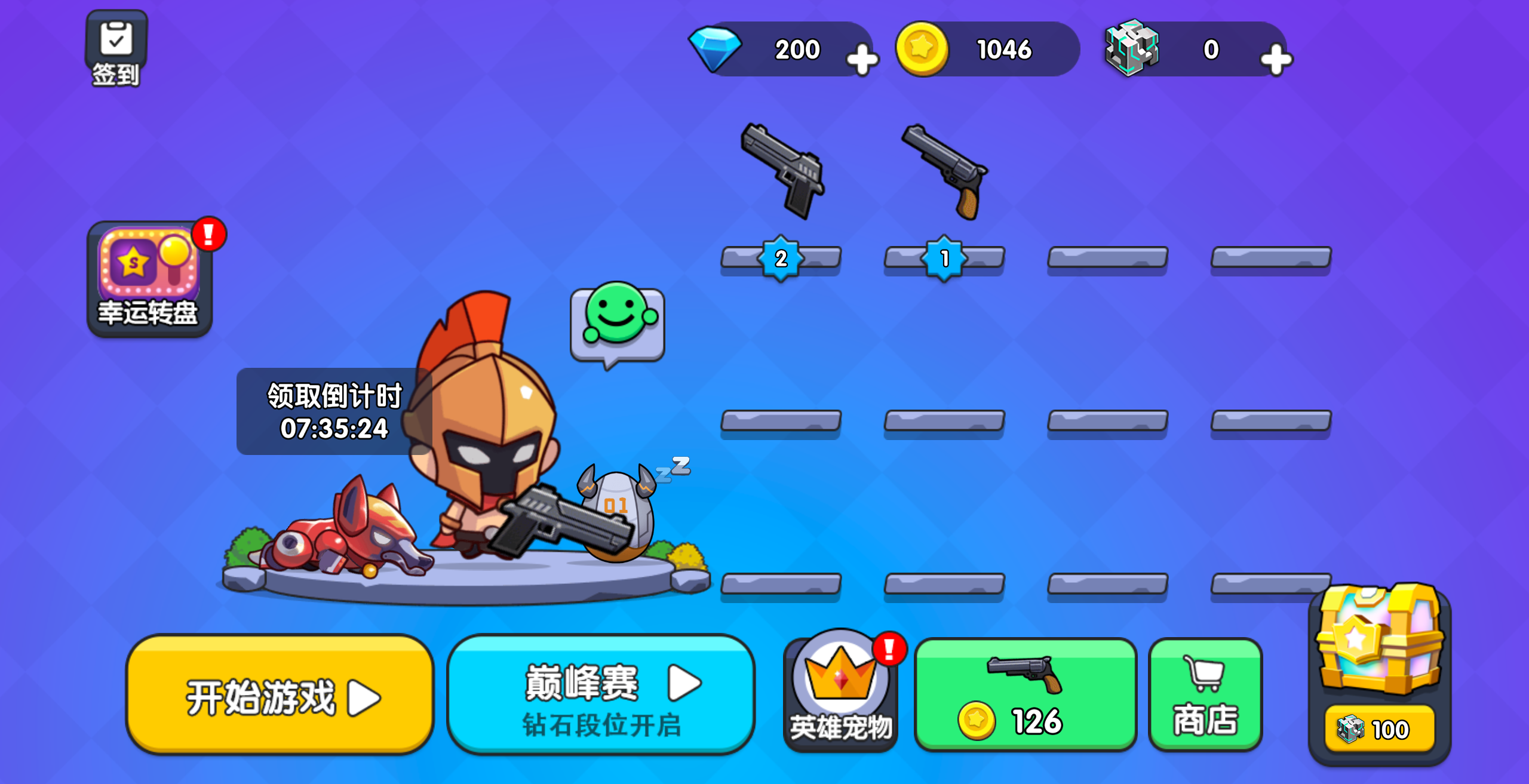Add more diamonds with the plus button
The width and height of the screenshot is (1529, 784).
click(862, 60)
